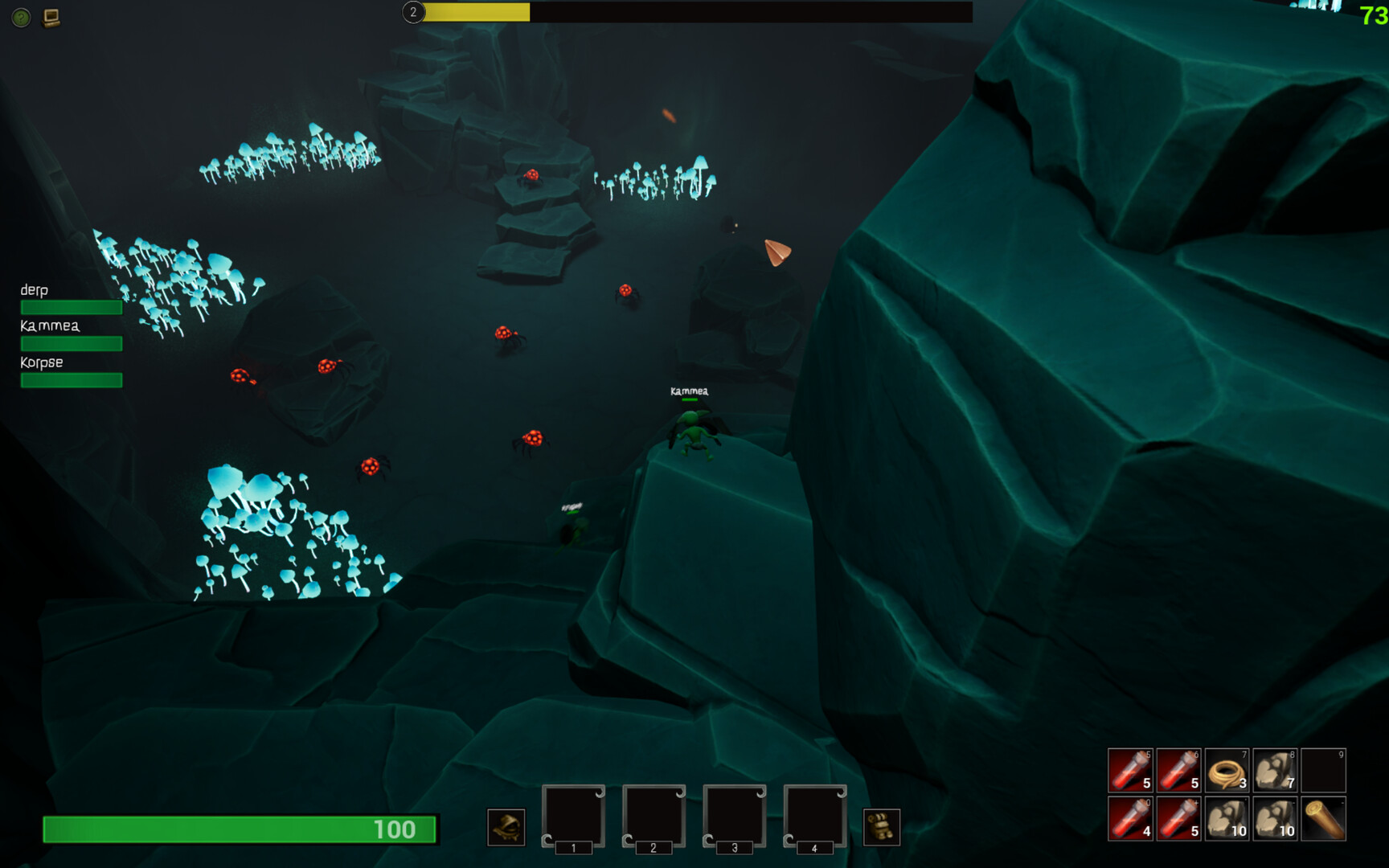This screenshot has width=1389, height=868.
Task: Click Kammea's nameplate above the character
Action: pyautogui.click(x=688, y=391)
